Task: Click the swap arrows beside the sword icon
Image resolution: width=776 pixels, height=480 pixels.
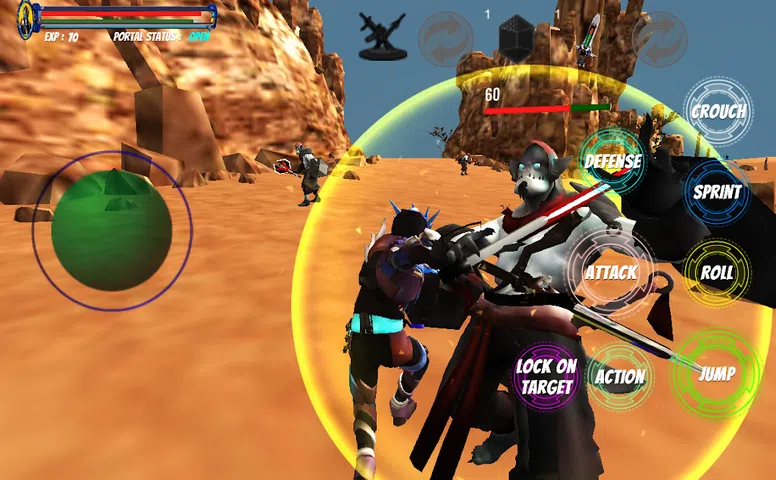Action: coord(660,38)
